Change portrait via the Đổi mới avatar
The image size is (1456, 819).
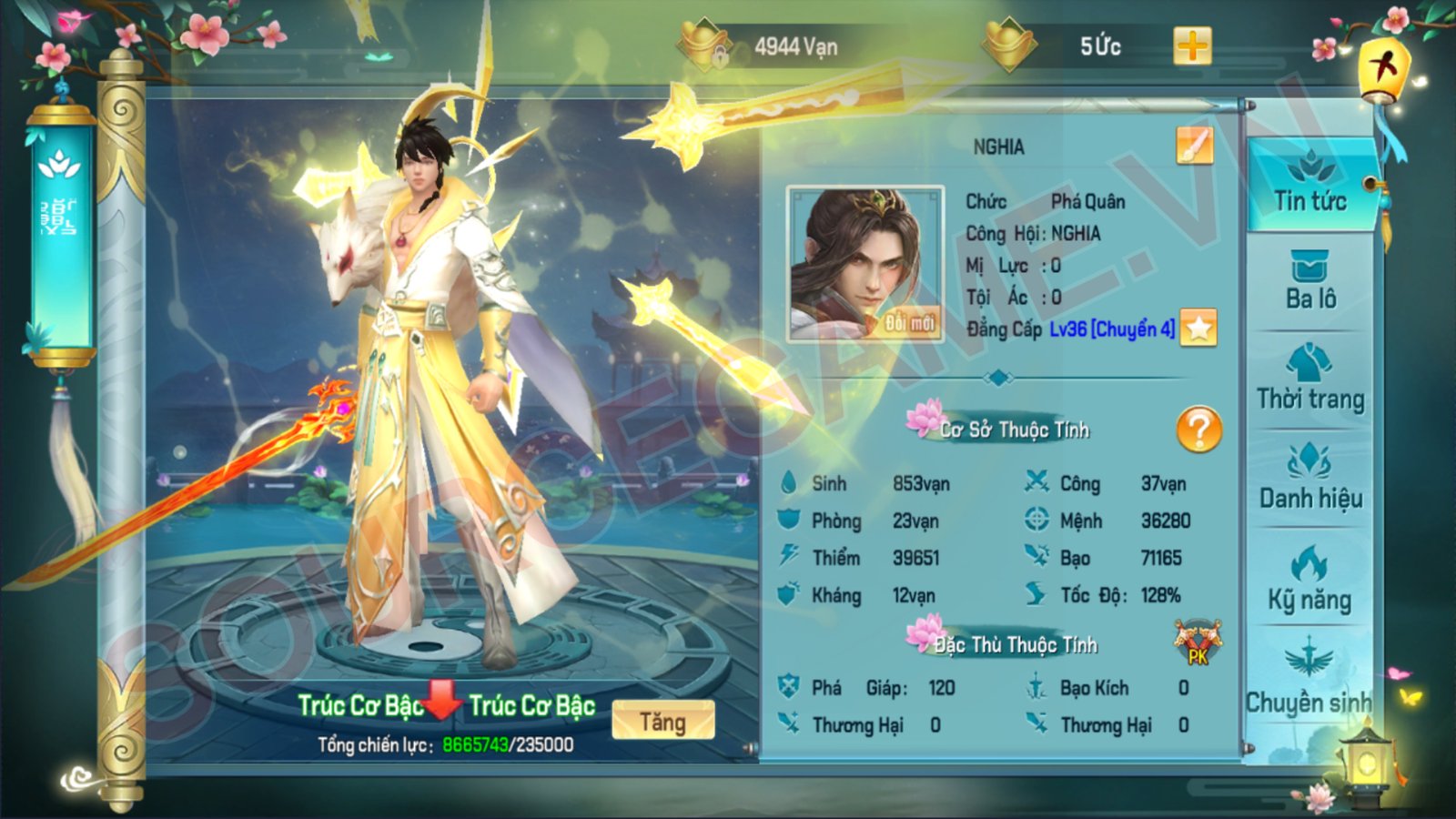pos(864,264)
